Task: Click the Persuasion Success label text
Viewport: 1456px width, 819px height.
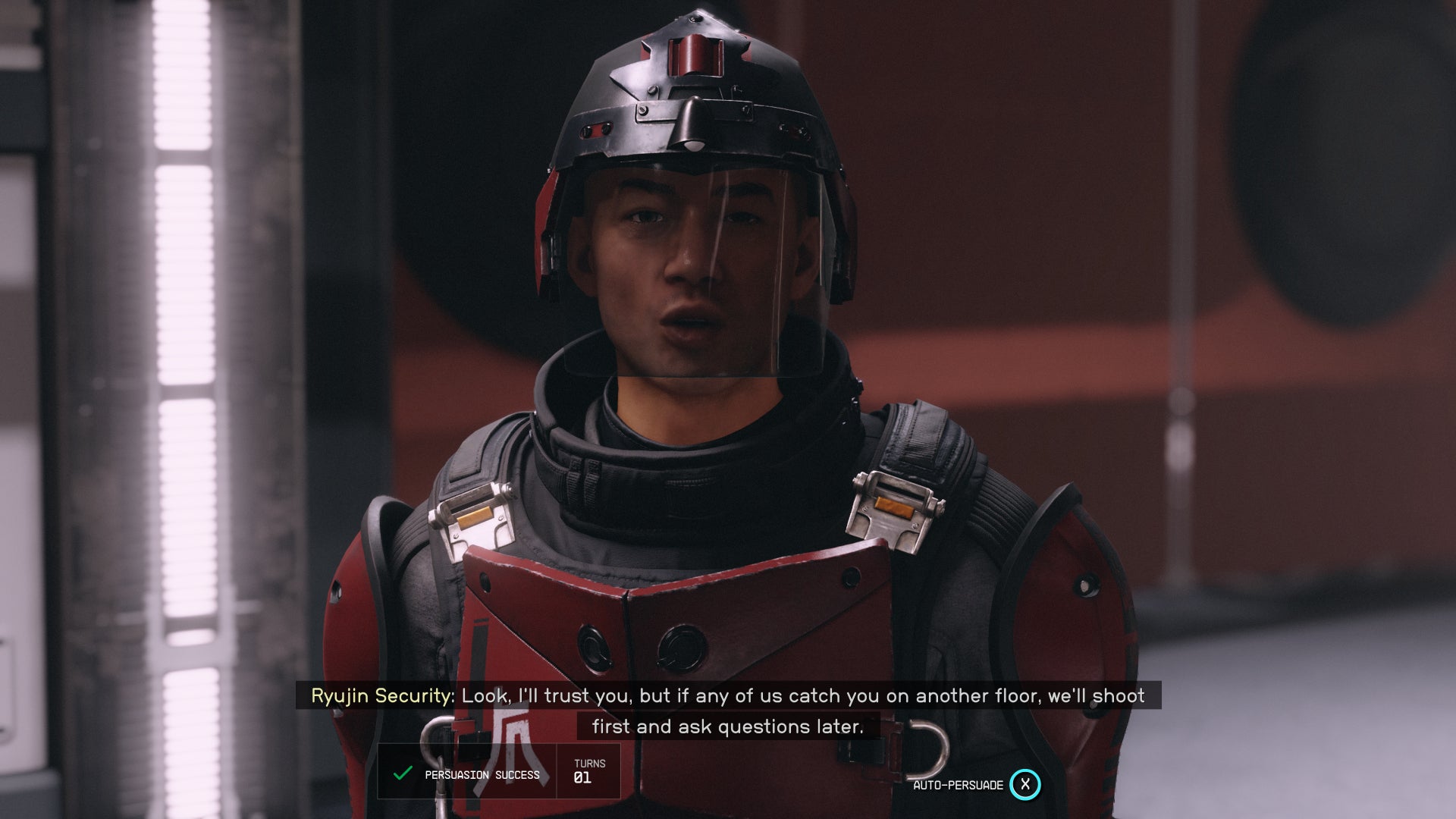Action: point(482,774)
